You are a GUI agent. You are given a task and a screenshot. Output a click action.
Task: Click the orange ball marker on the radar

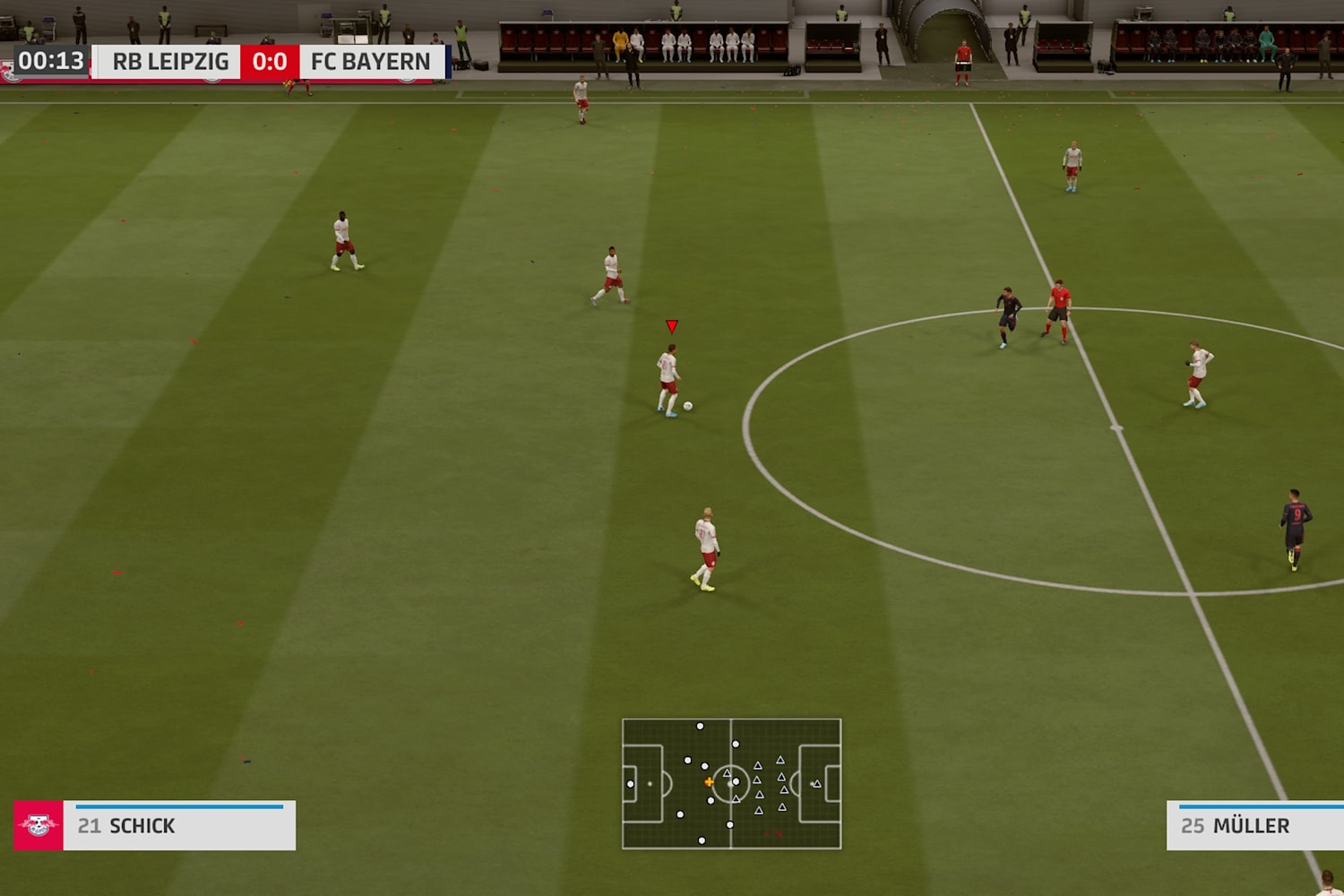(x=710, y=780)
